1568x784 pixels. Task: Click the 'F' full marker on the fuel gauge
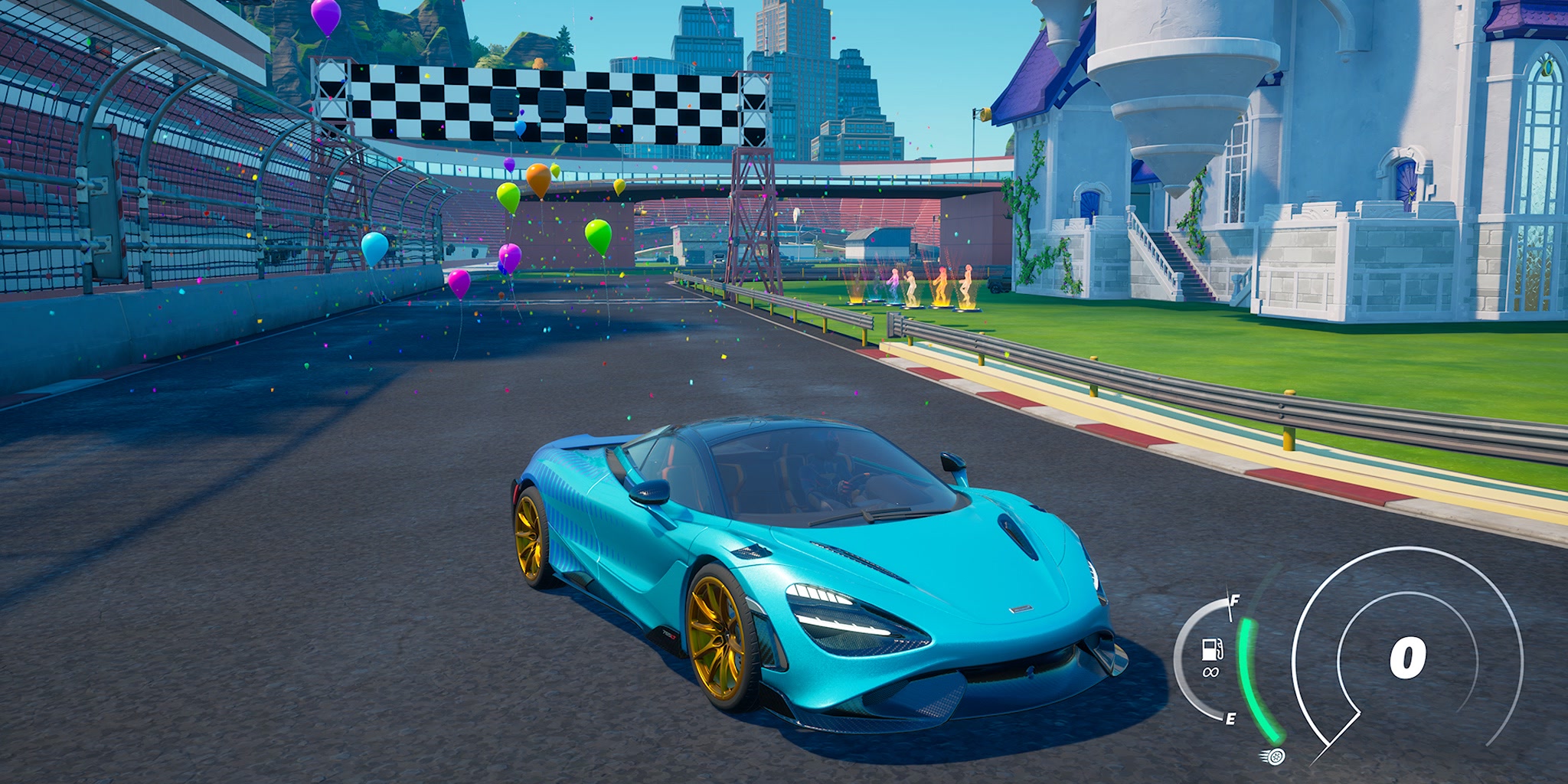(x=1234, y=601)
